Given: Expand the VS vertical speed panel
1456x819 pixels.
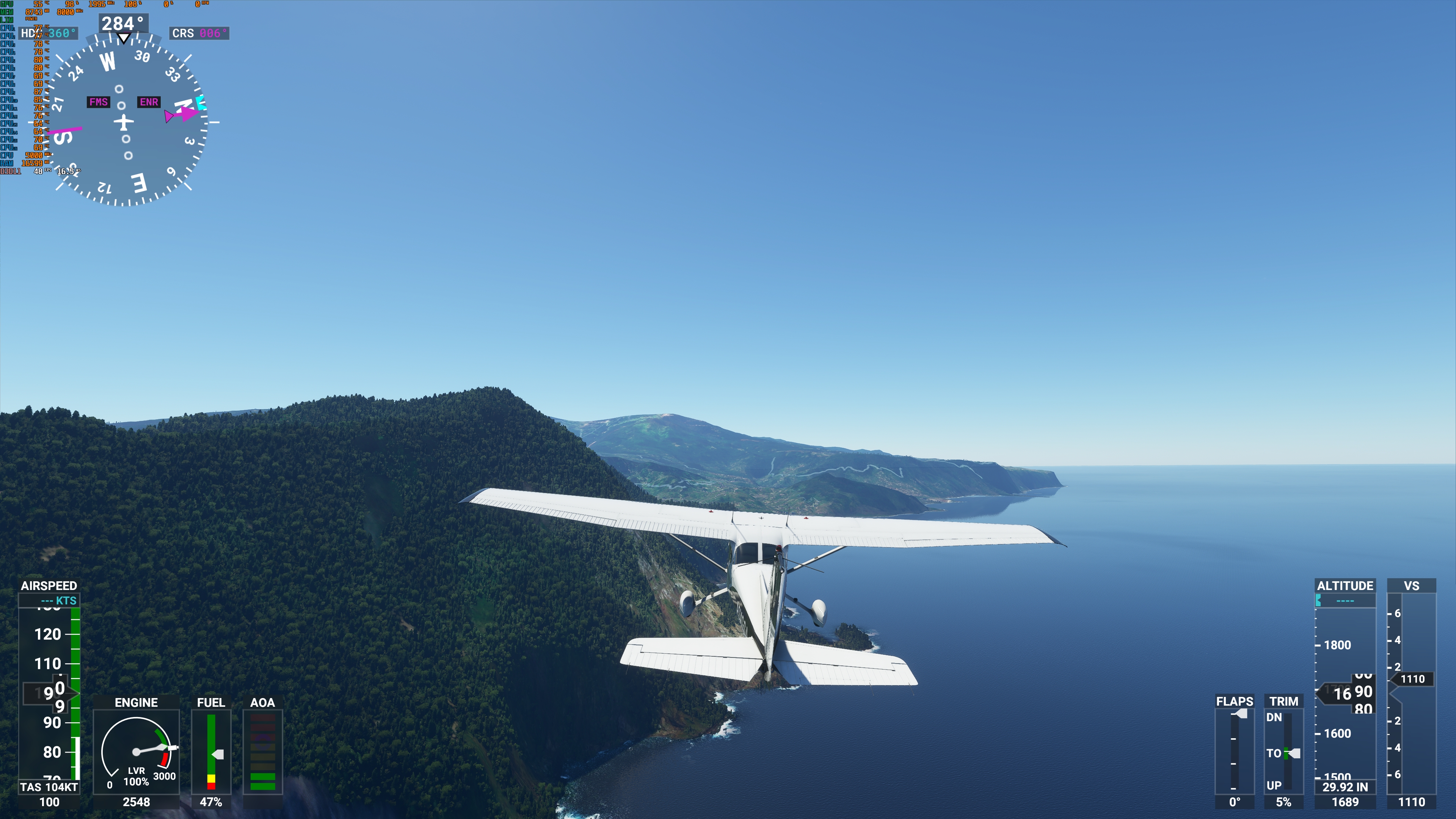Looking at the screenshot, I should [1411, 585].
